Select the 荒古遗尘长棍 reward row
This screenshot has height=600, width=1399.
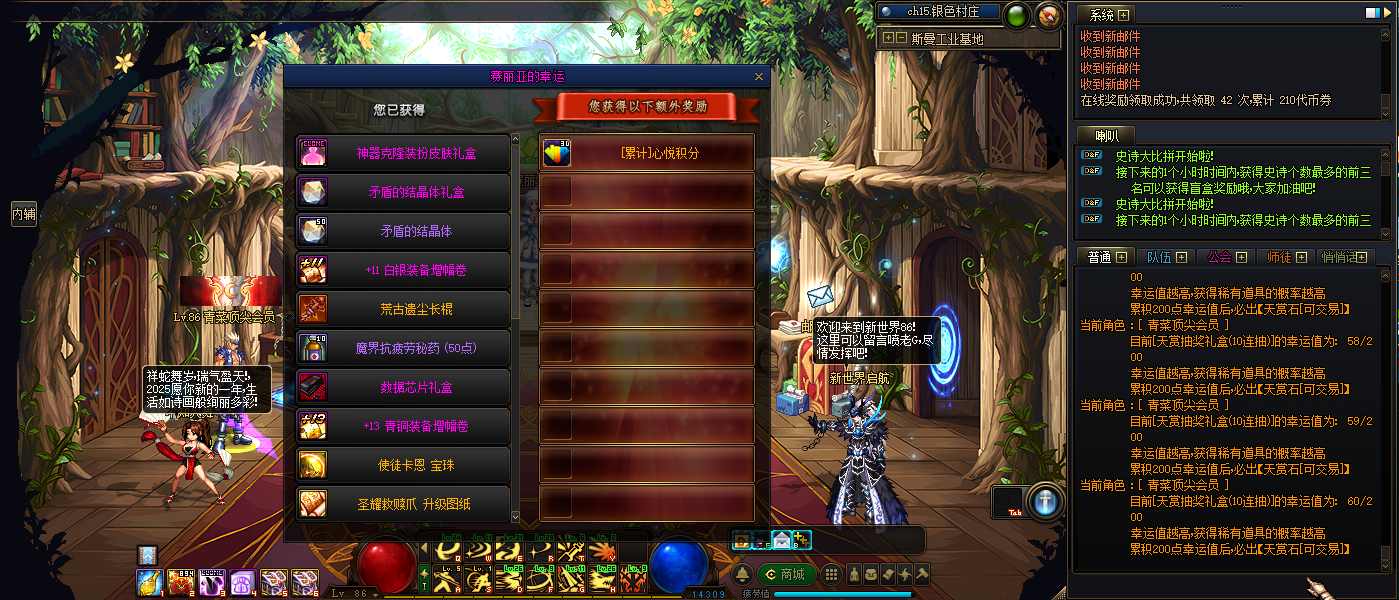pos(403,309)
